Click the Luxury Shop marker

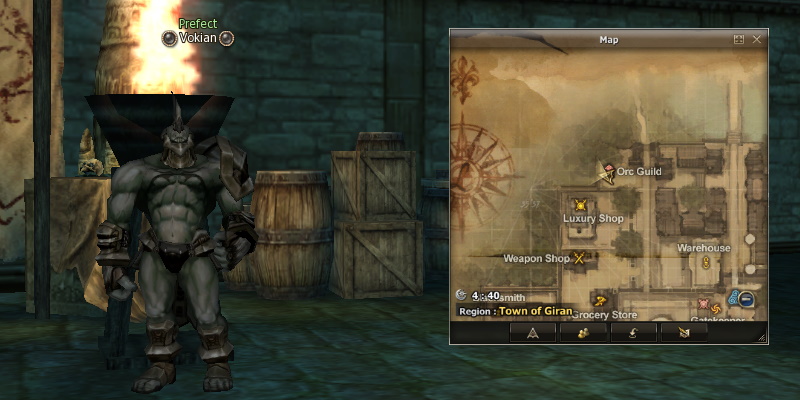pos(579,205)
